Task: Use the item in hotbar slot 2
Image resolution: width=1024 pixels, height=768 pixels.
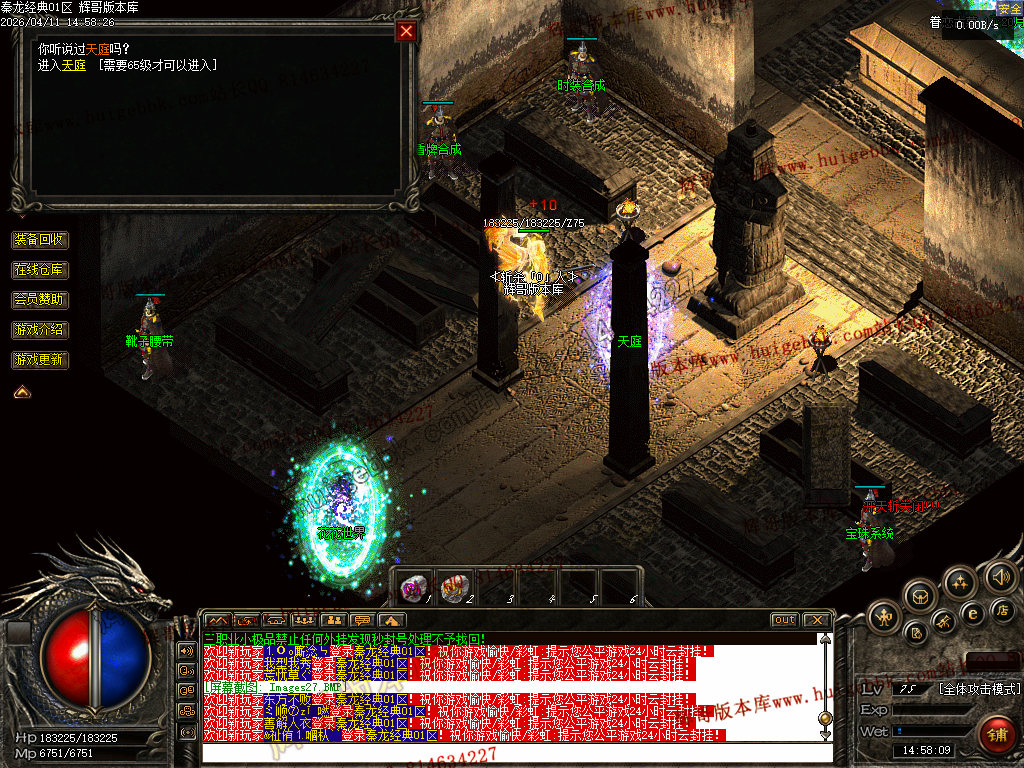Action: pos(455,587)
